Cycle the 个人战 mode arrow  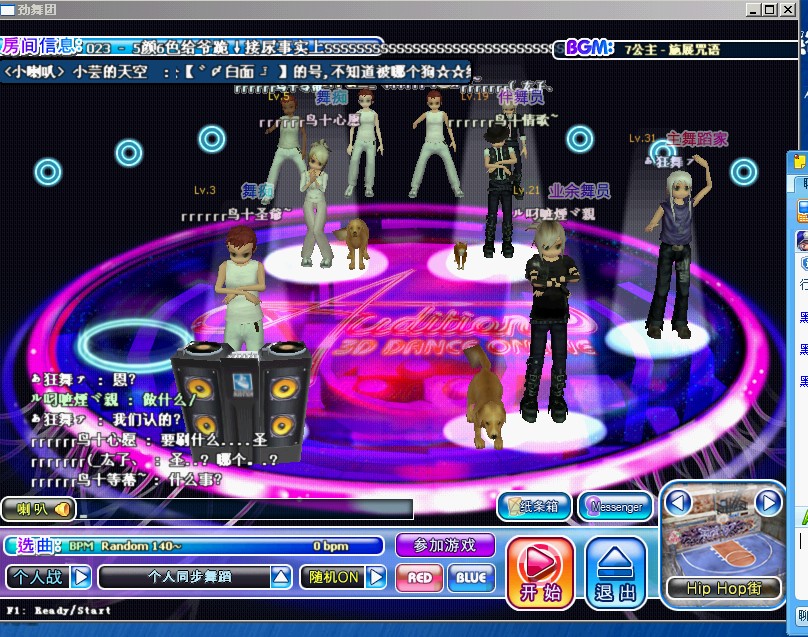pos(81,577)
